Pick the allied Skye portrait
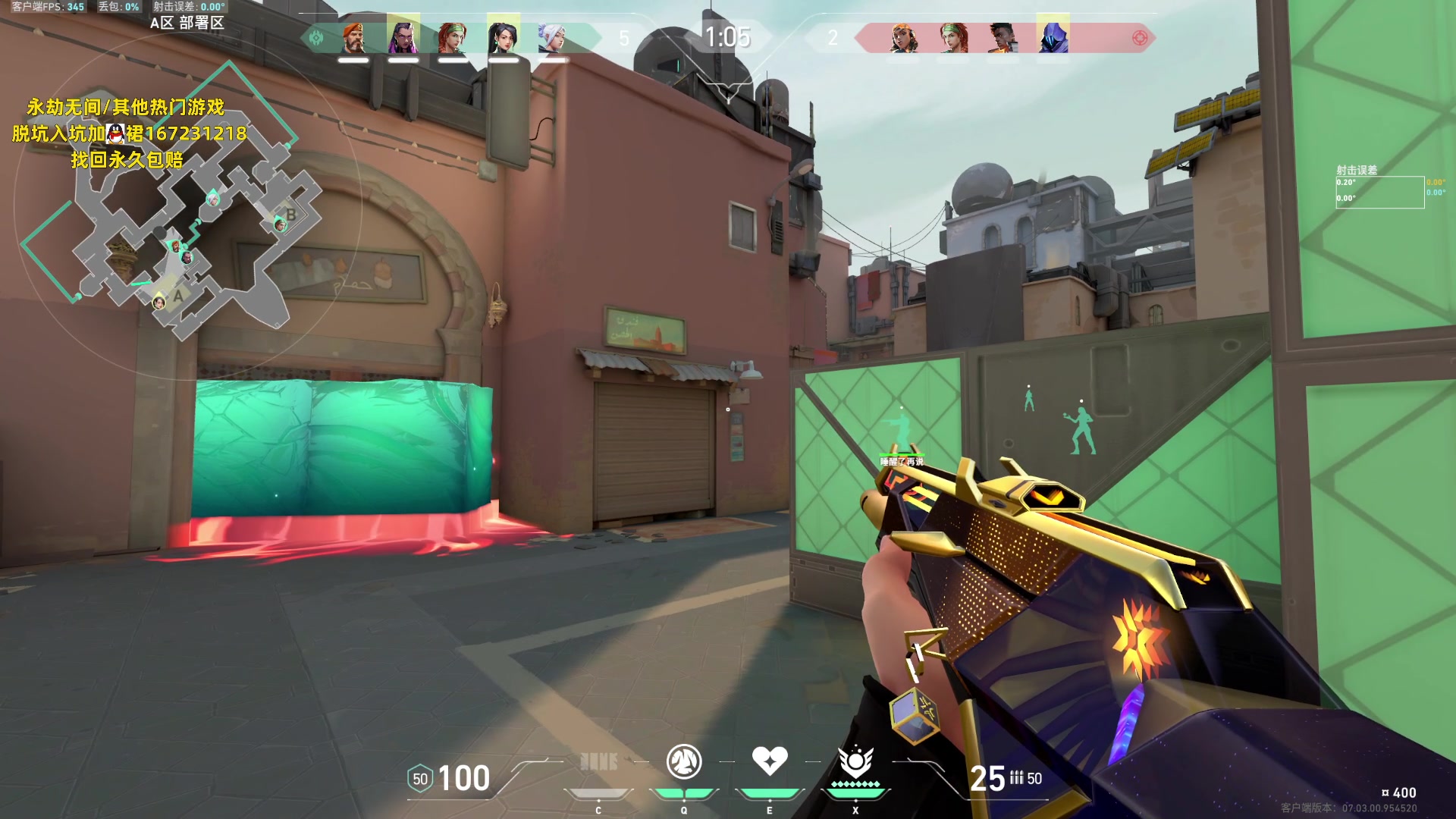The width and height of the screenshot is (1456, 819). tap(453, 36)
